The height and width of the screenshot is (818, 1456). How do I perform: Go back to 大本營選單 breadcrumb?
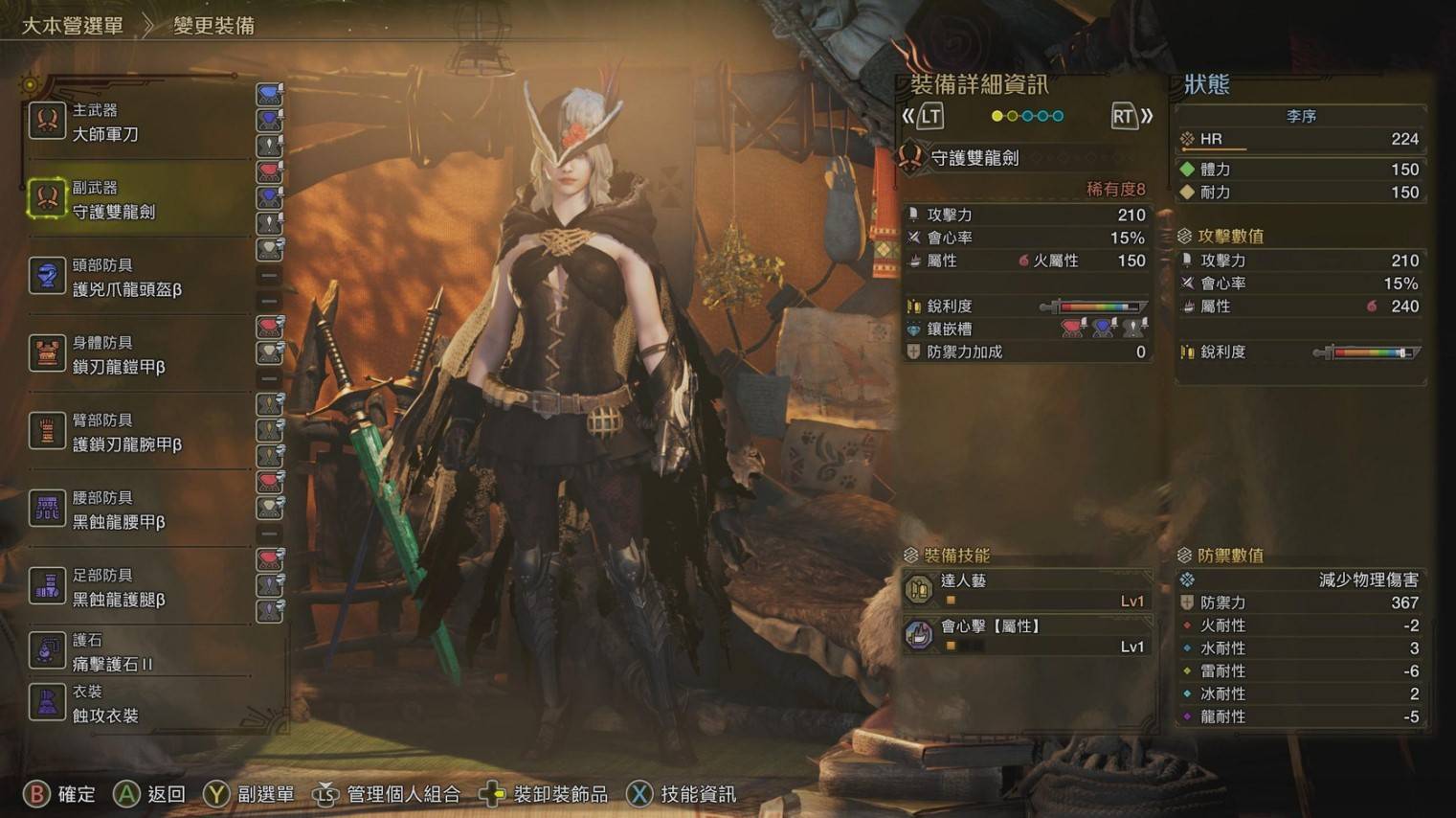click(x=73, y=26)
